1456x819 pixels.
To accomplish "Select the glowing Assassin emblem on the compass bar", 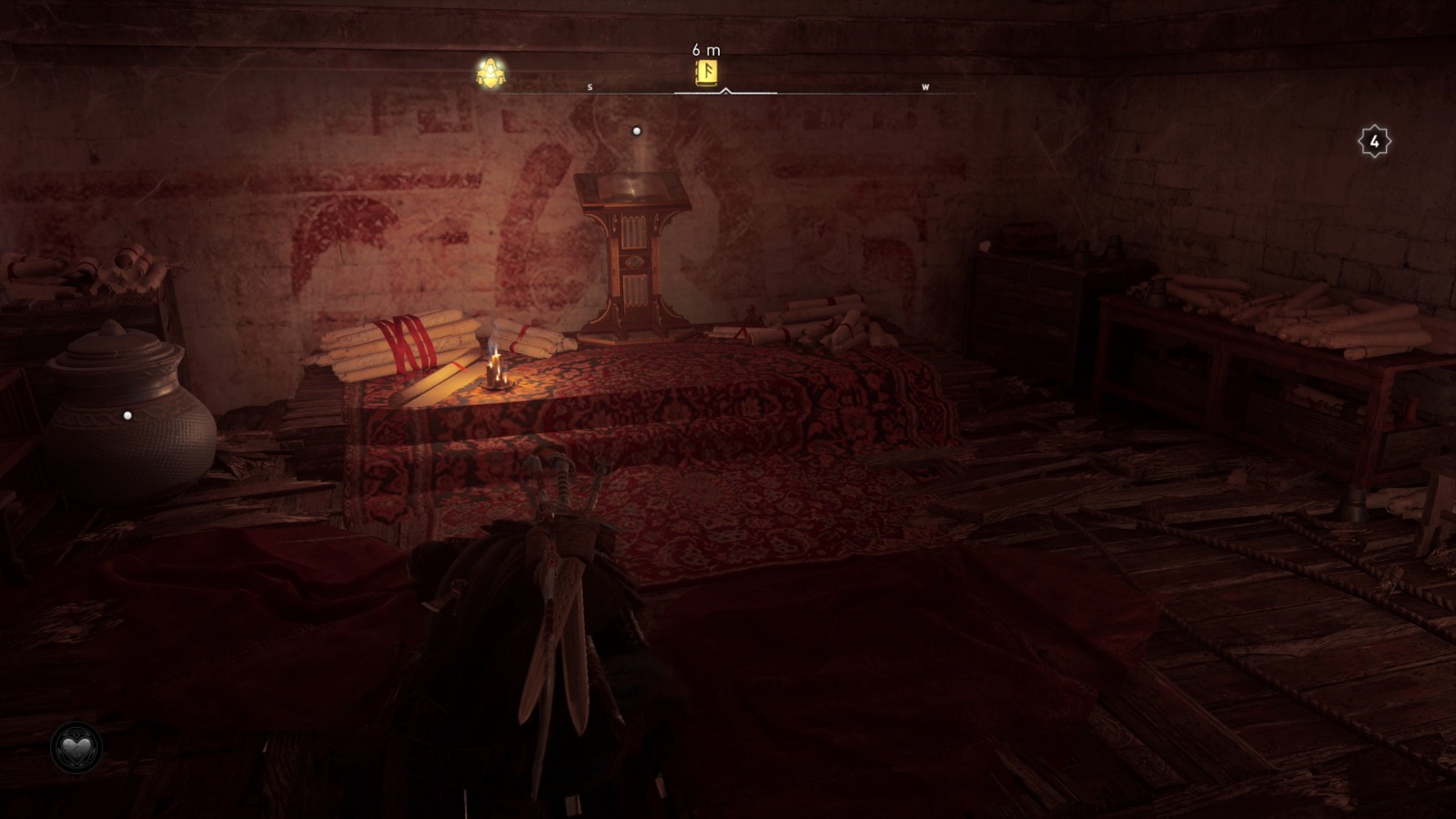I will [x=488, y=71].
